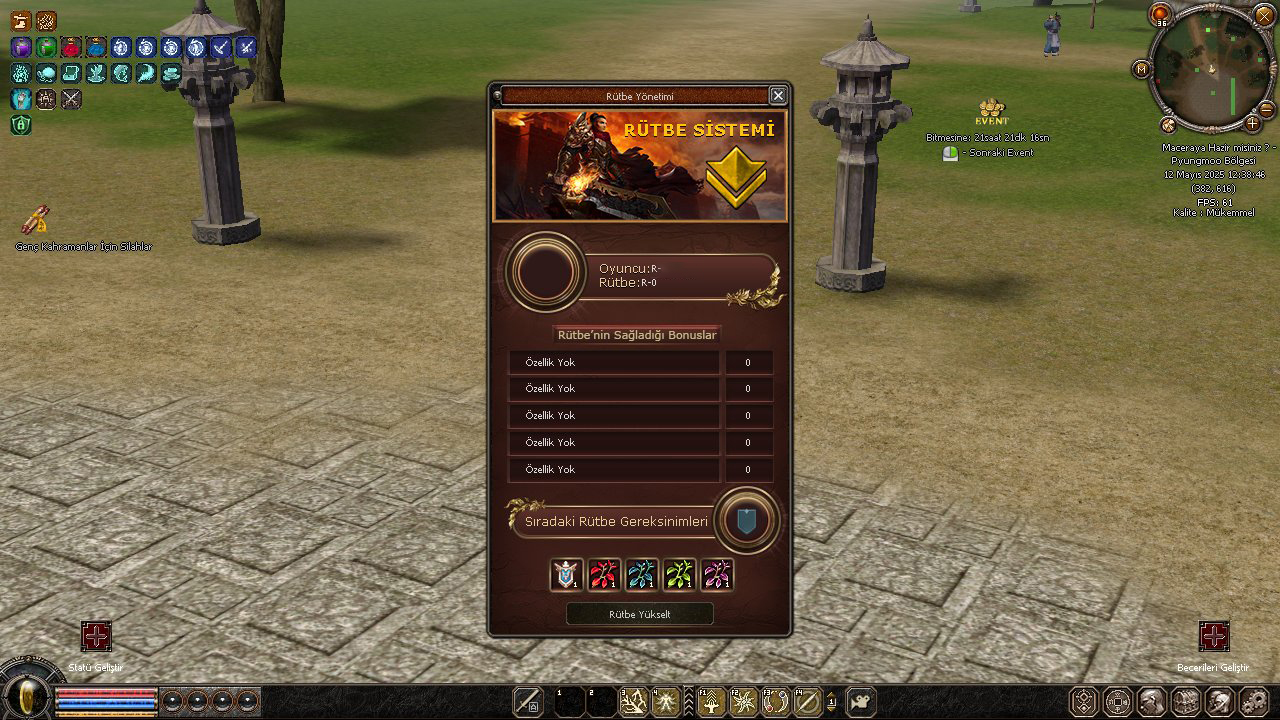The image size is (1280, 720).
Task: Select the winged shield requirement item
Action: click(567, 574)
